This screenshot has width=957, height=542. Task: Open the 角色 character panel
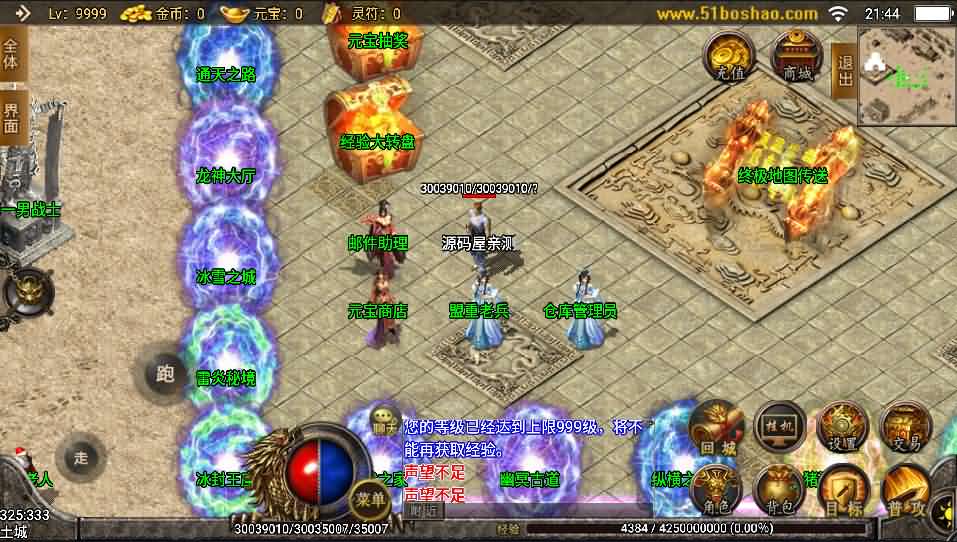[x=714, y=490]
